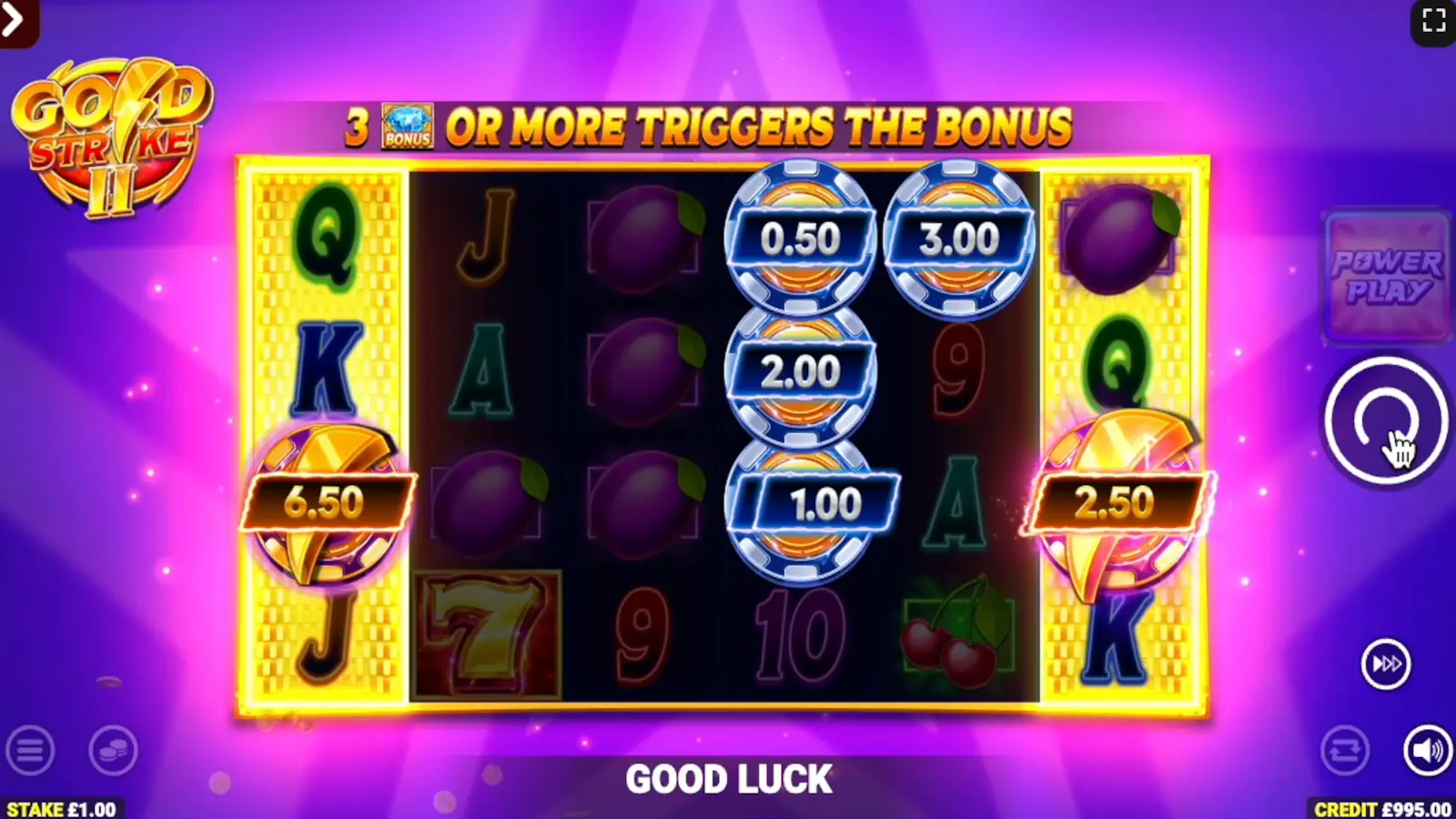The height and width of the screenshot is (819, 1456).
Task: Click the 2.50 gold strike badge
Action: [x=1121, y=500]
